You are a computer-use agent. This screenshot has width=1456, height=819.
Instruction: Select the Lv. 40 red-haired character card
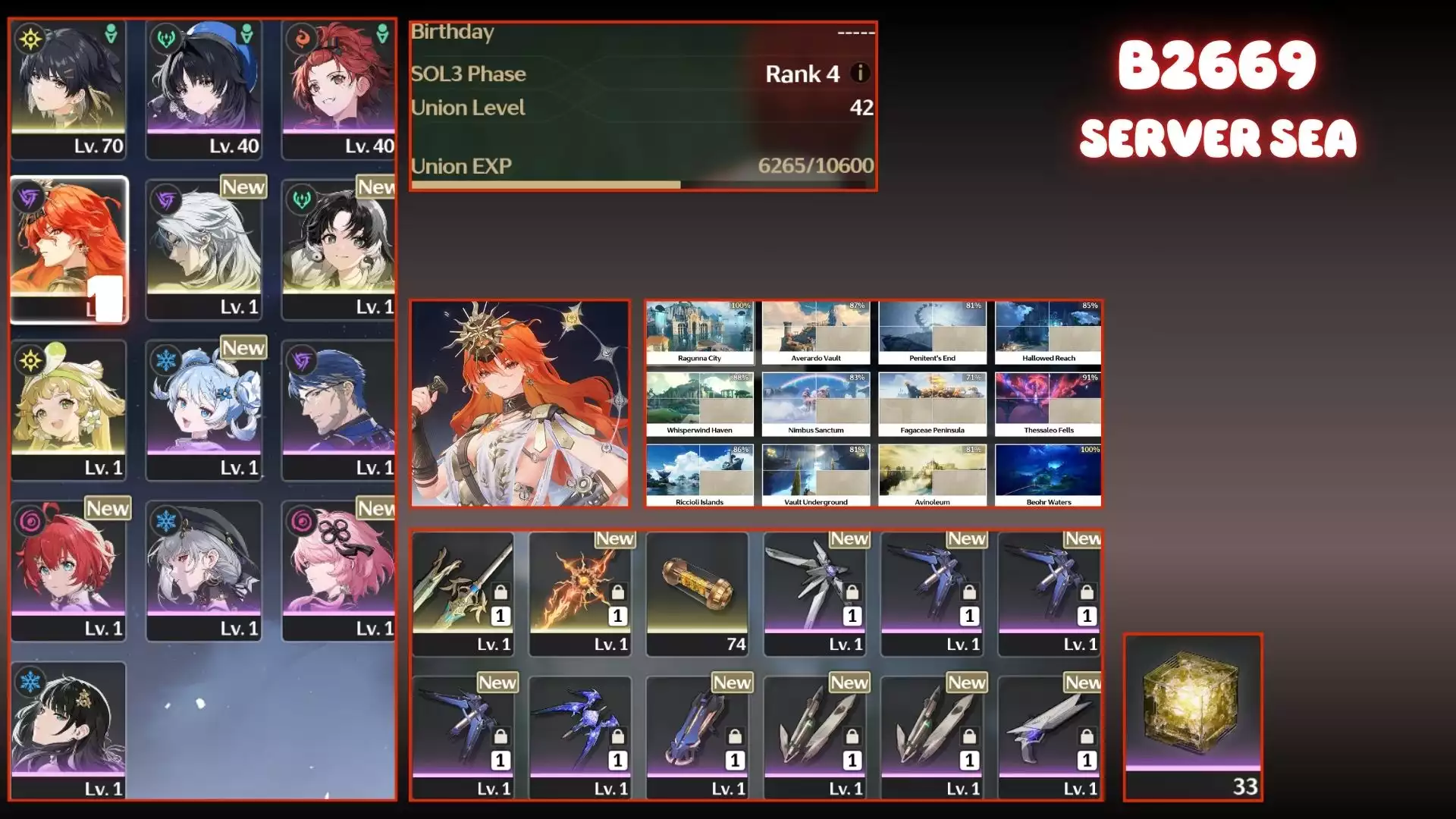pyautogui.click(x=339, y=89)
